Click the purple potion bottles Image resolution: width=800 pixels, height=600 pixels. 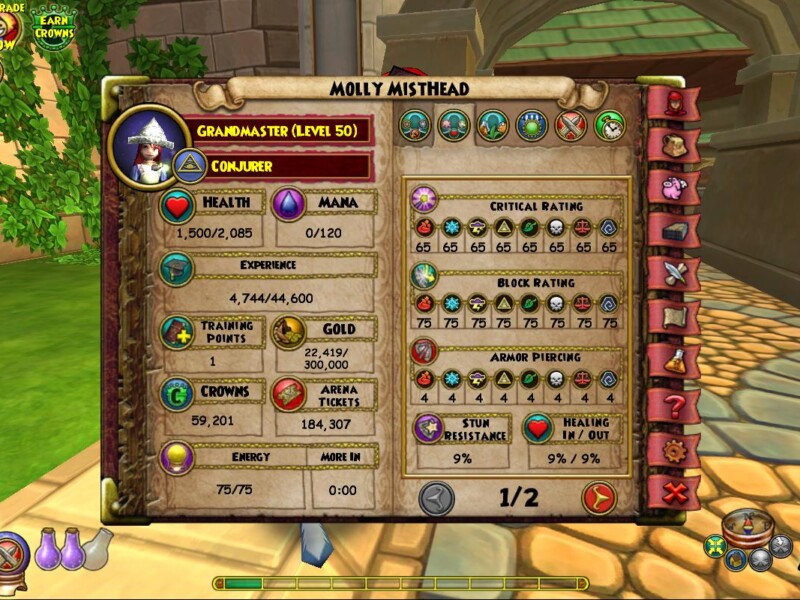point(59,549)
